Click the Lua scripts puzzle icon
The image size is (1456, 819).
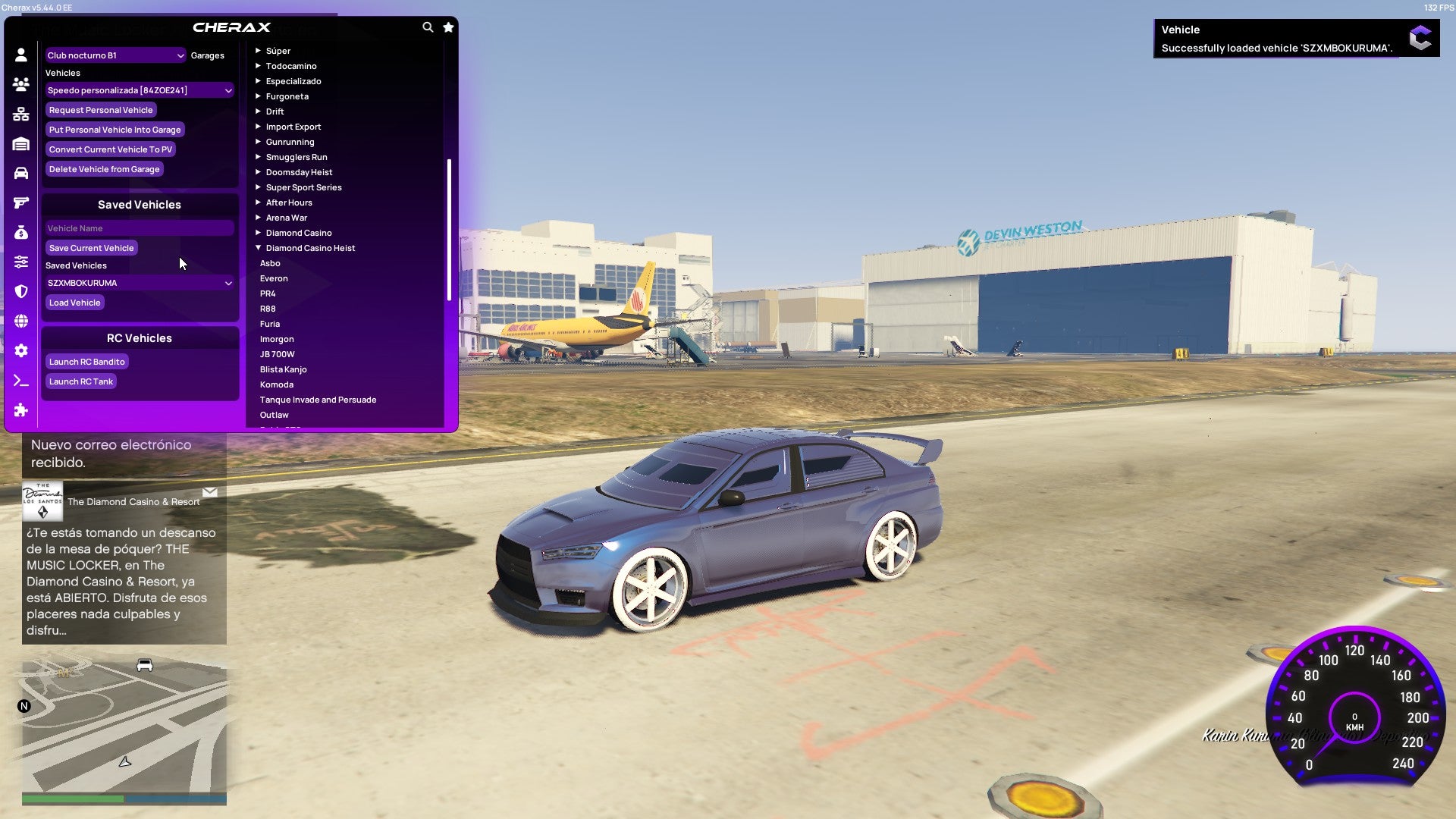(20, 410)
